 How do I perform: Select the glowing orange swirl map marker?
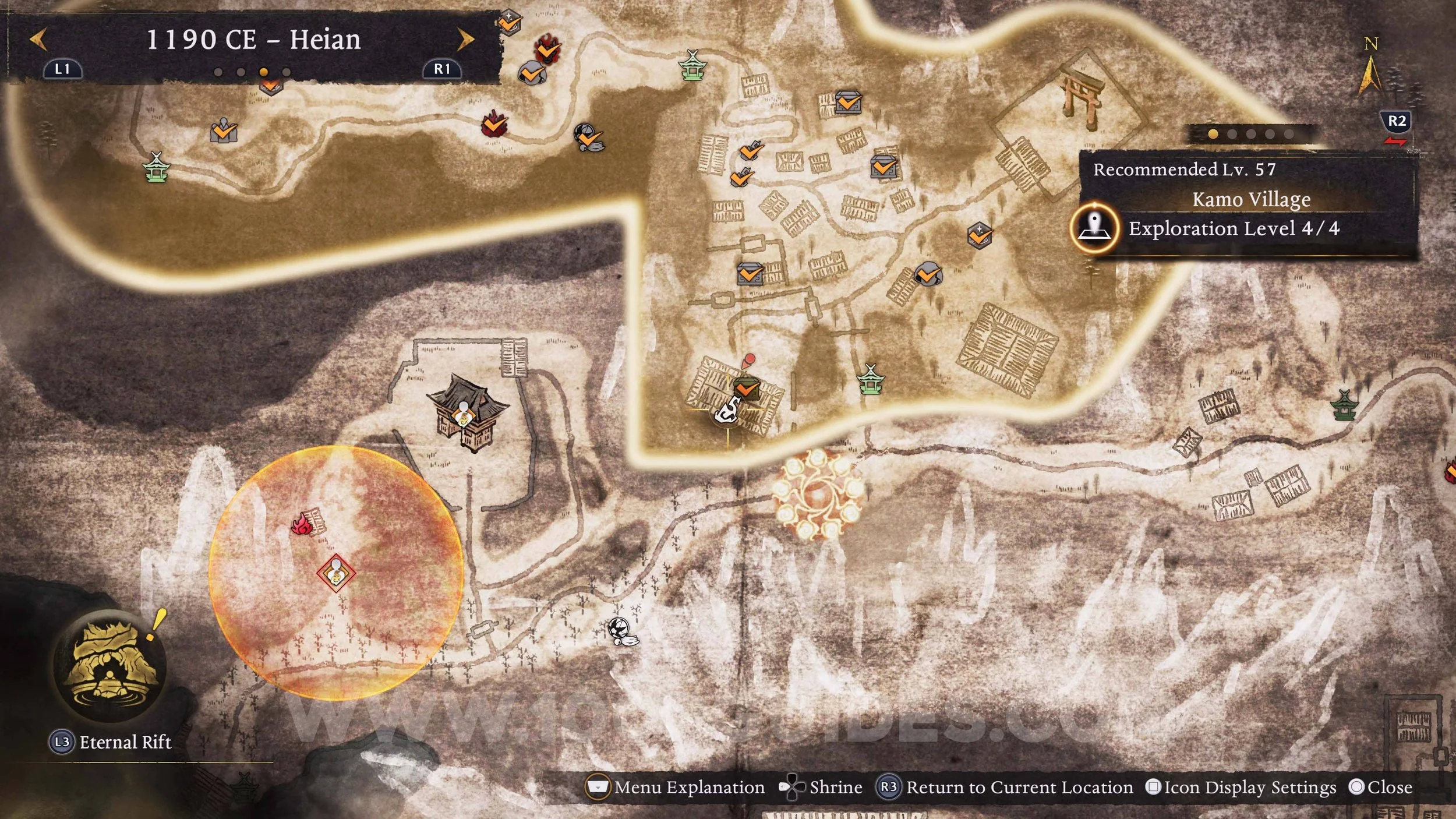817,494
